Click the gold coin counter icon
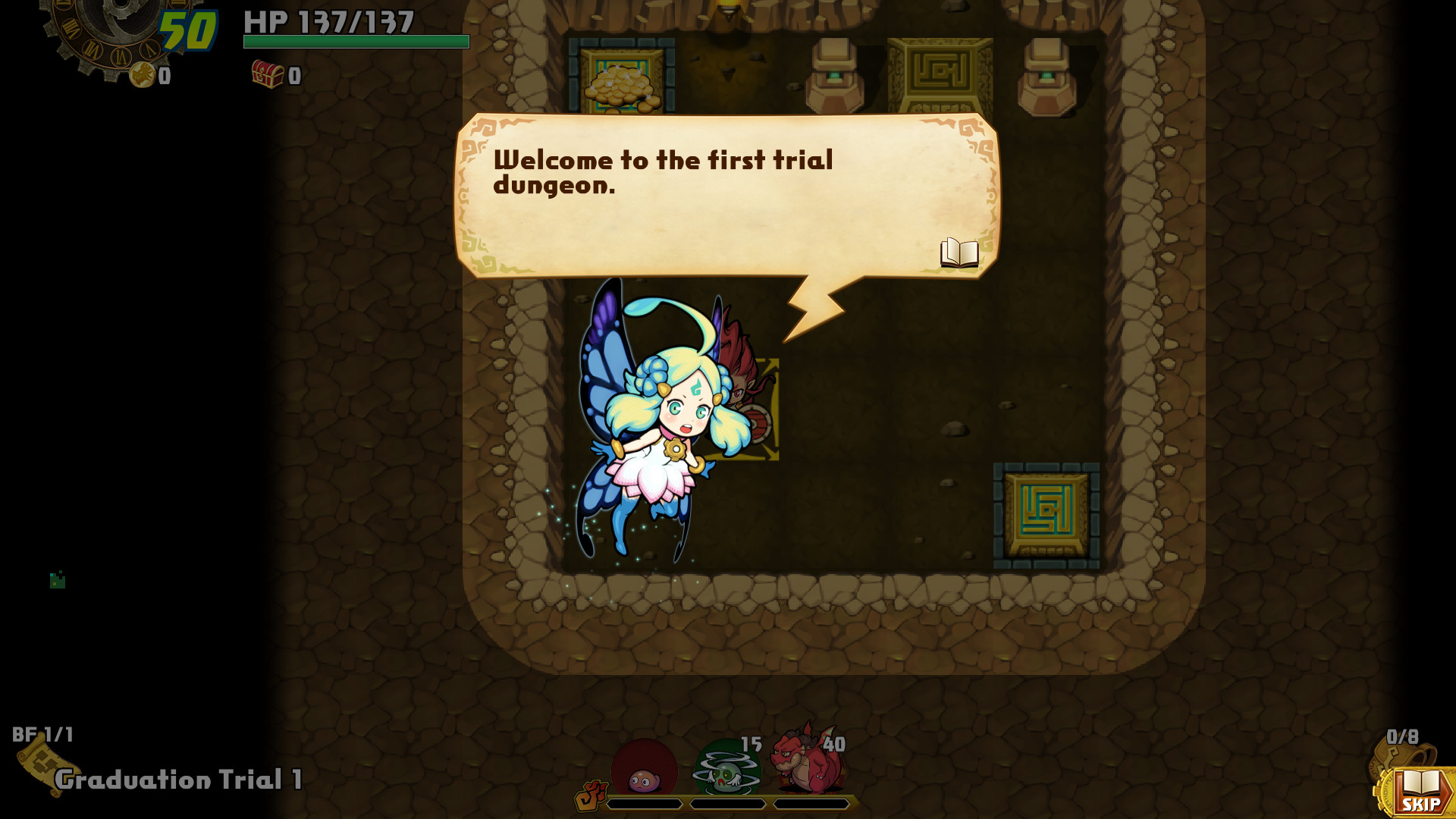Viewport: 1456px width, 819px height. pos(141,76)
